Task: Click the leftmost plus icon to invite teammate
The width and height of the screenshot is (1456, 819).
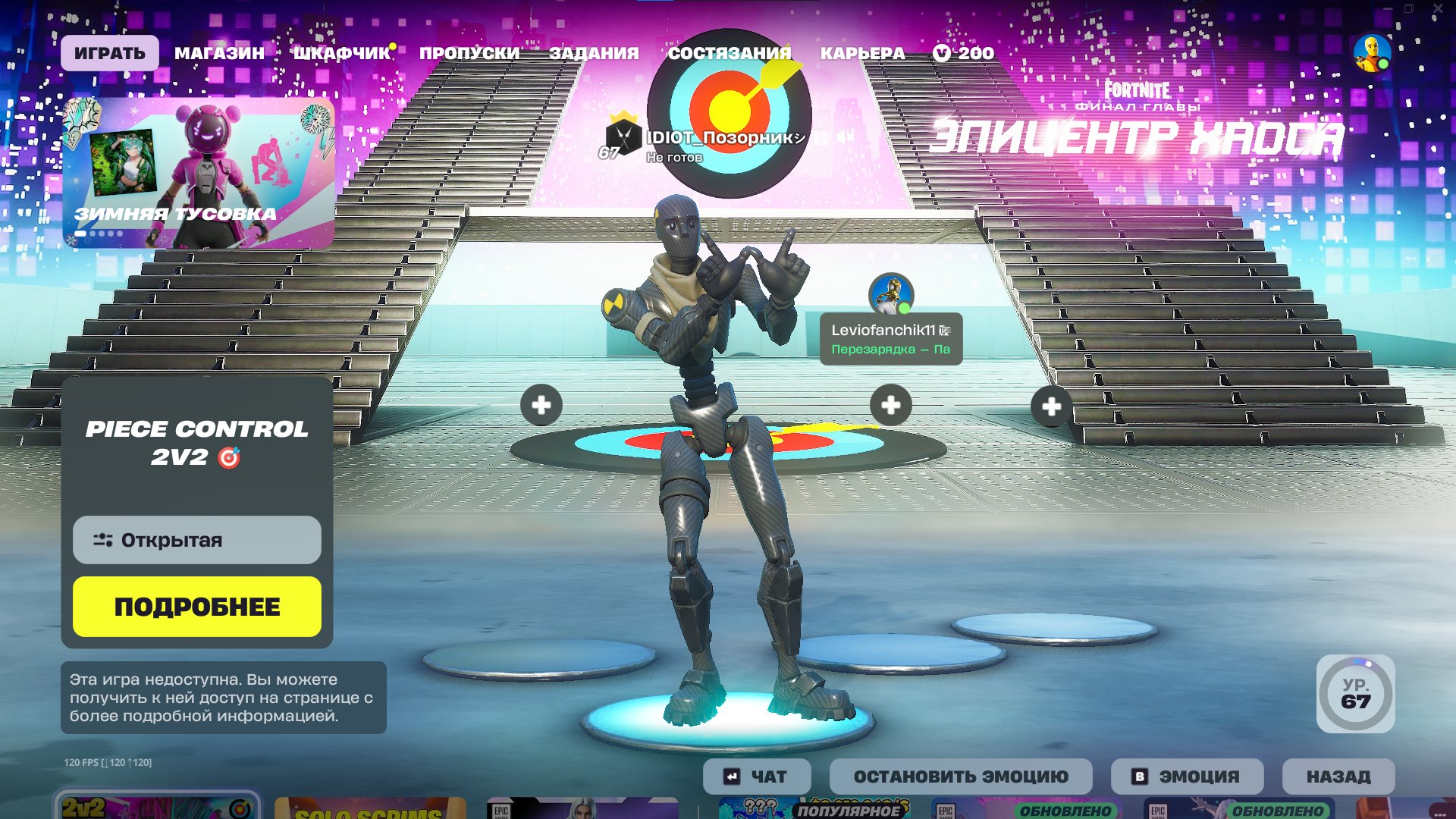Action: point(541,406)
